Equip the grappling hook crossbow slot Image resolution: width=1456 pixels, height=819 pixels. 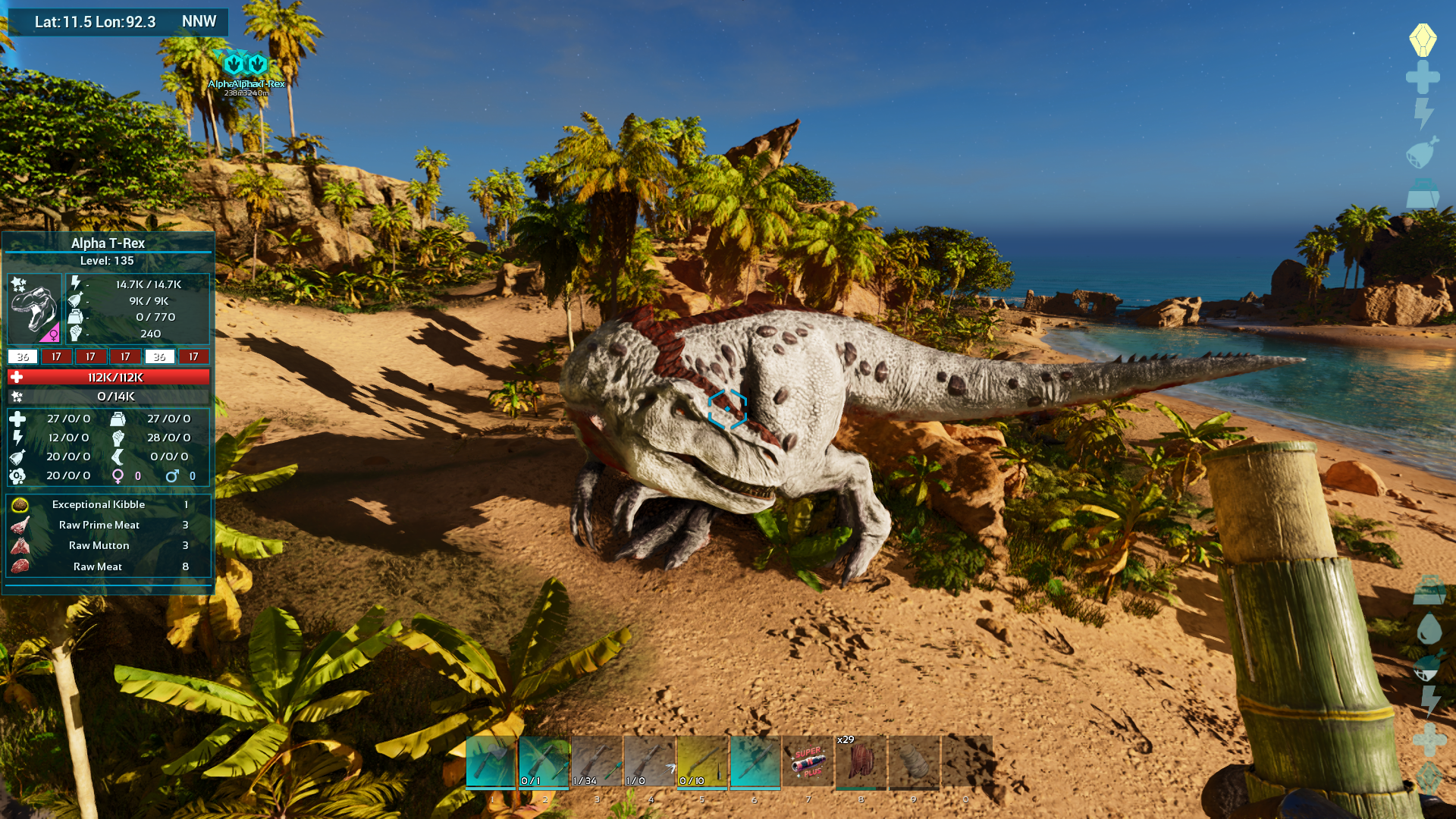click(650, 762)
